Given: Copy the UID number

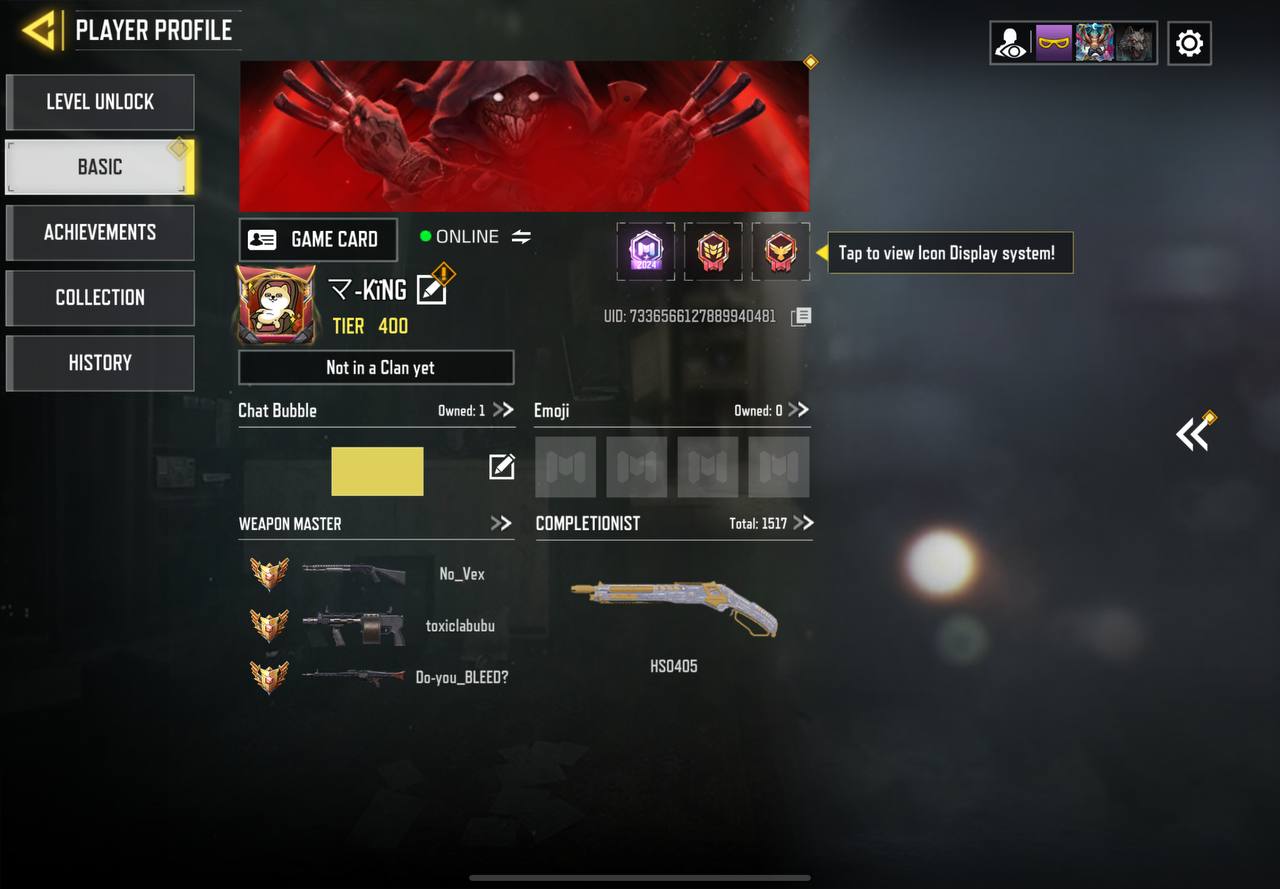Looking at the screenshot, I should coord(801,317).
